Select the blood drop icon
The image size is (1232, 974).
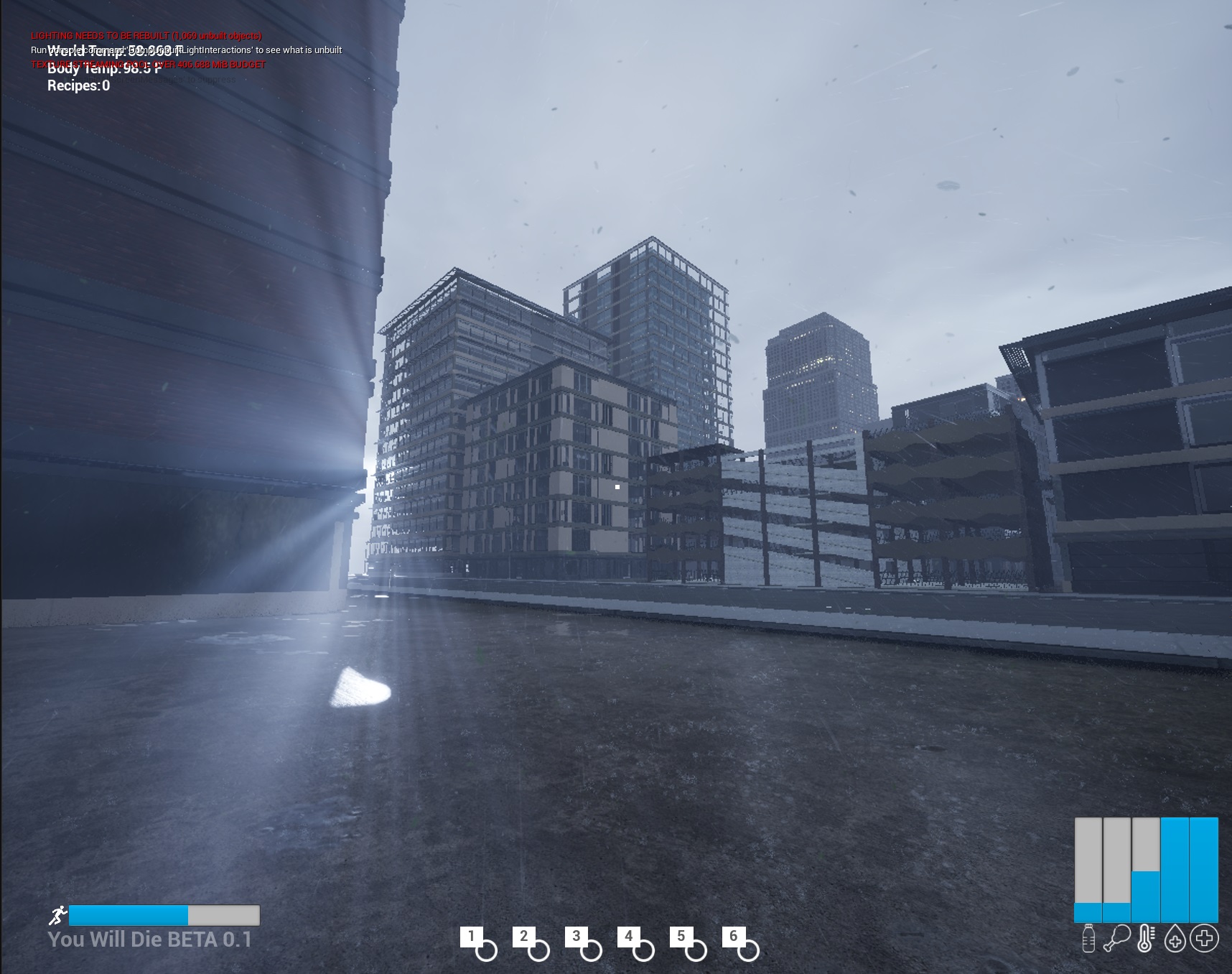tap(1175, 939)
